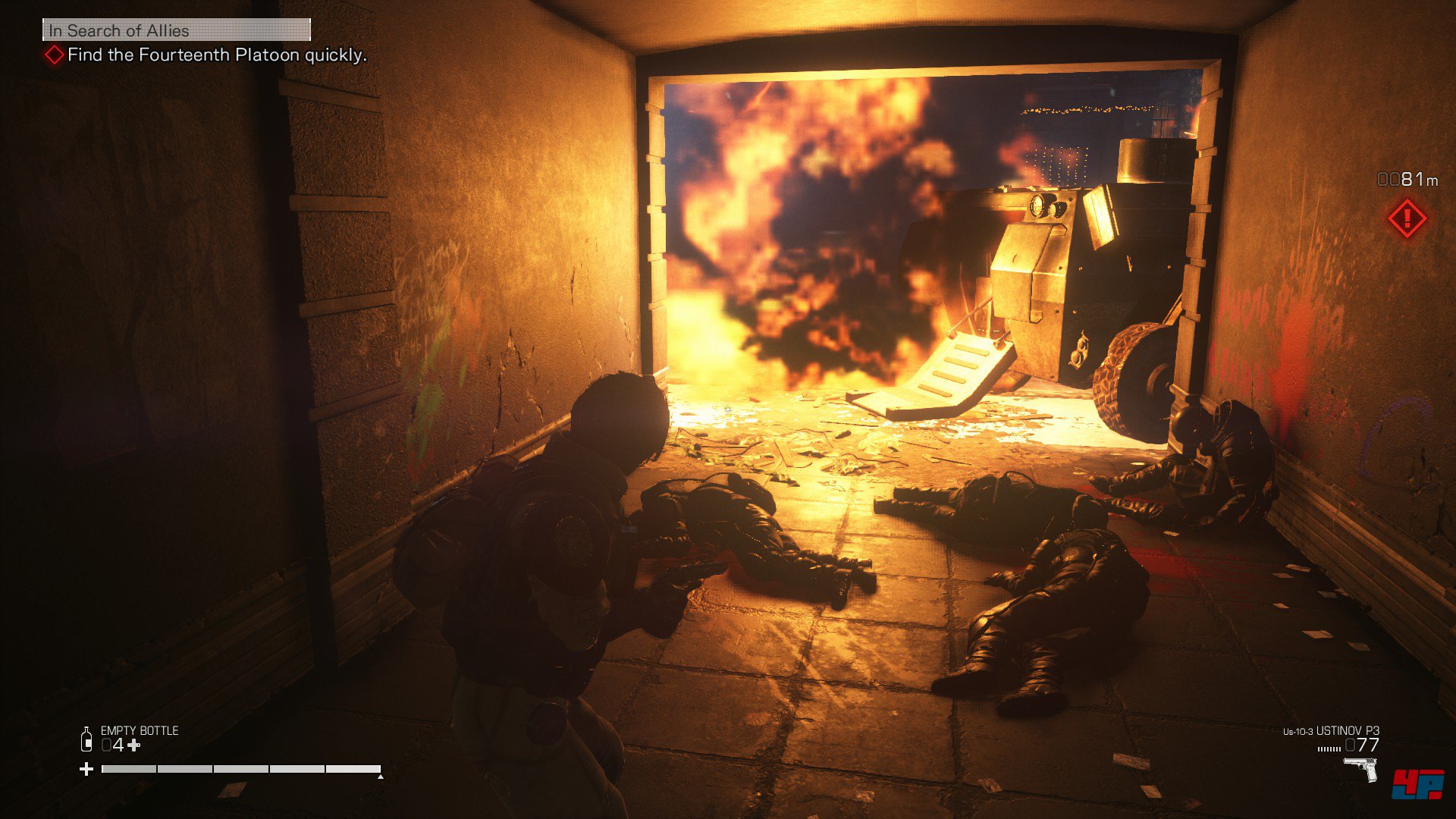Click the red 4P watermark logo
Screen dimensions: 1456x819
(1417, 784)
